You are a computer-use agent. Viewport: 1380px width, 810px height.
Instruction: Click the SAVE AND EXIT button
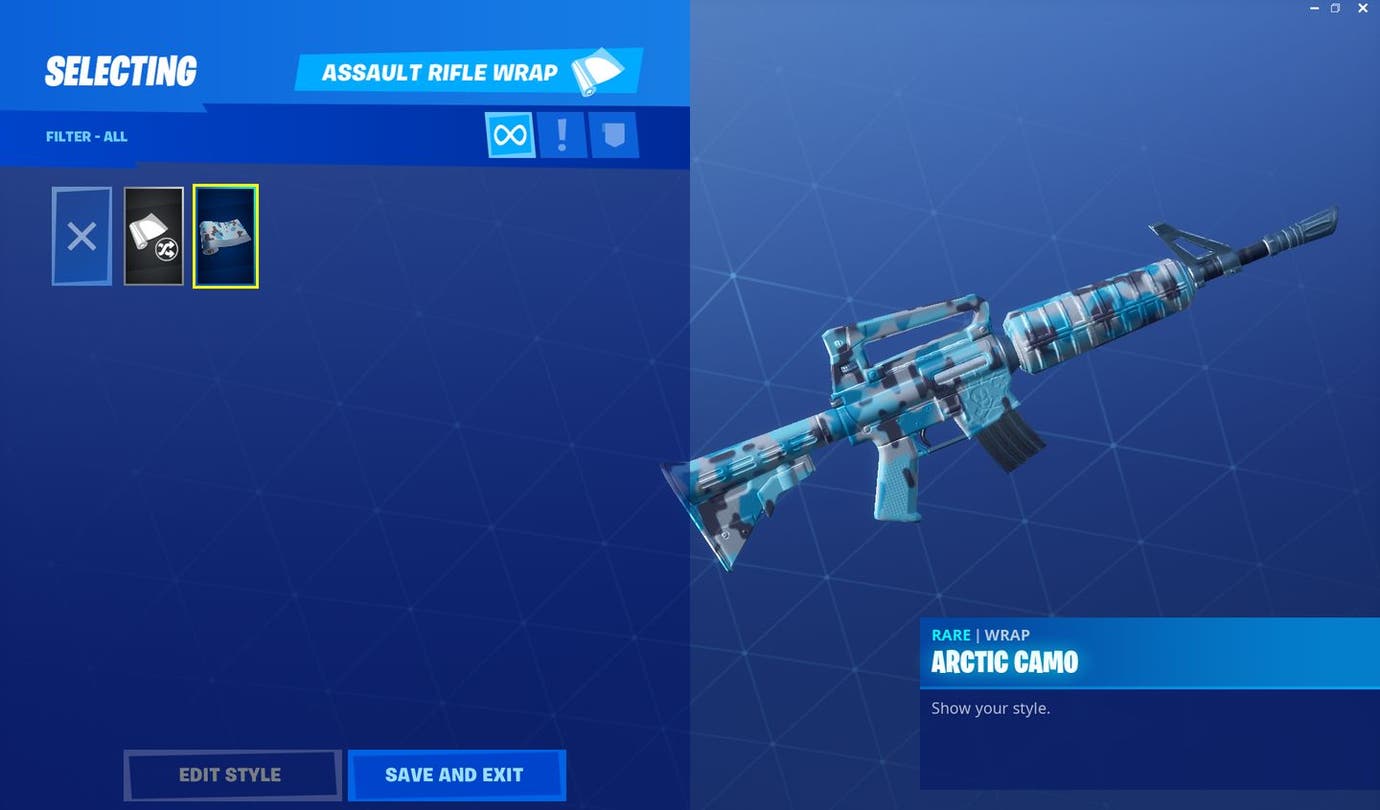[456, 774]
